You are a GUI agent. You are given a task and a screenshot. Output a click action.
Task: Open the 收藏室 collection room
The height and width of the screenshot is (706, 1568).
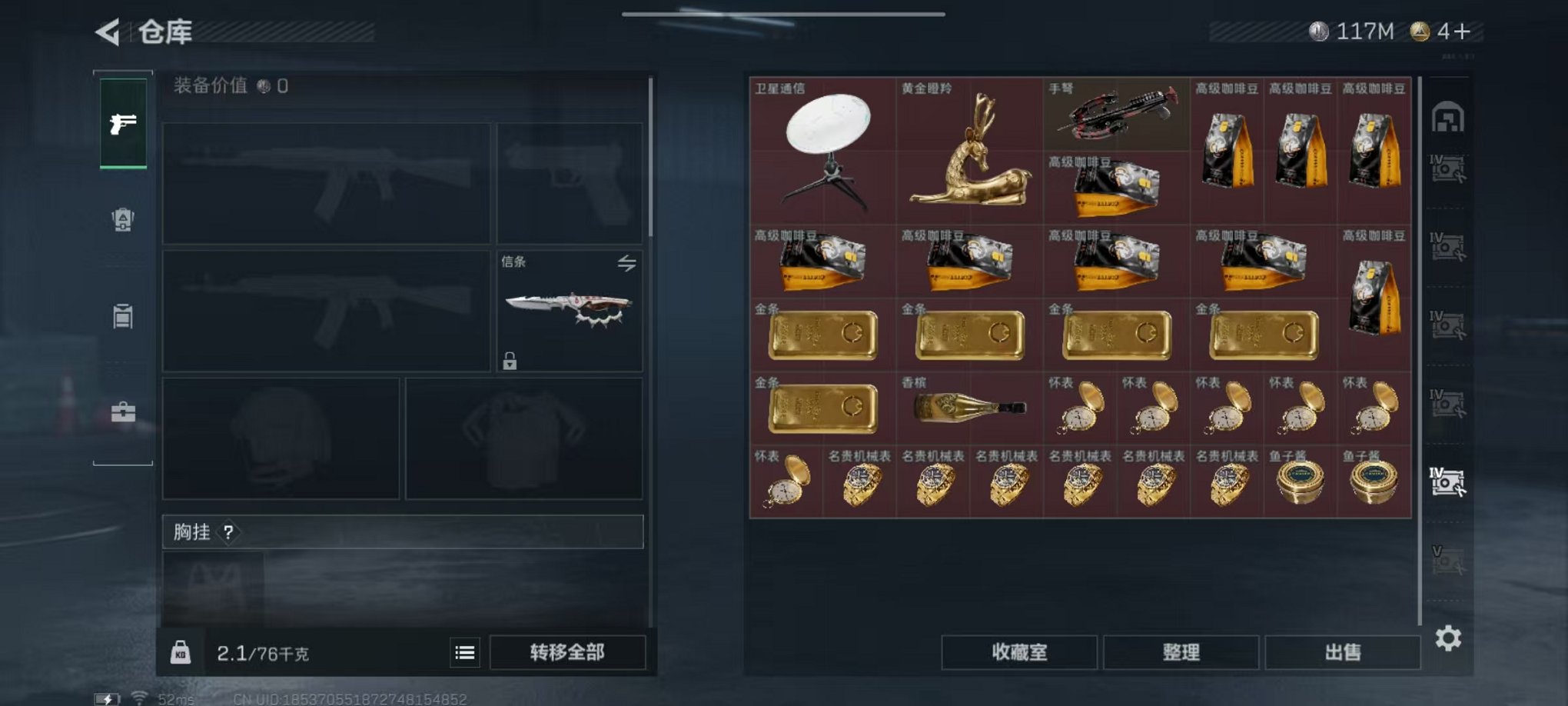click(1018, 652)
